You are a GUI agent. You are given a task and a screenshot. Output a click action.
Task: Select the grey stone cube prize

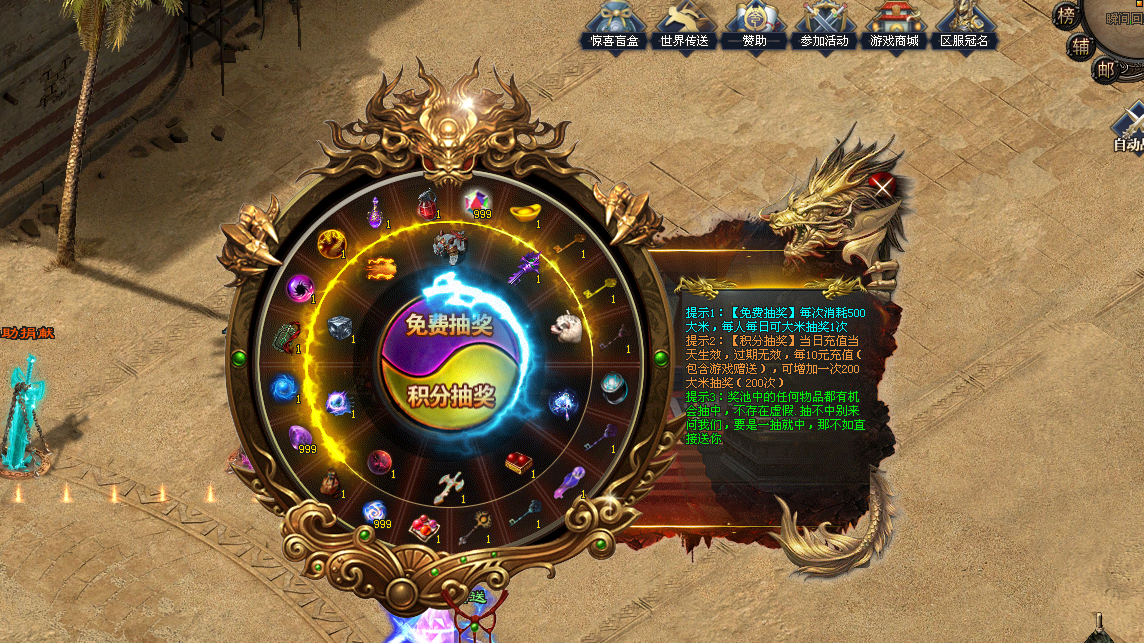(x=339, y=327)
